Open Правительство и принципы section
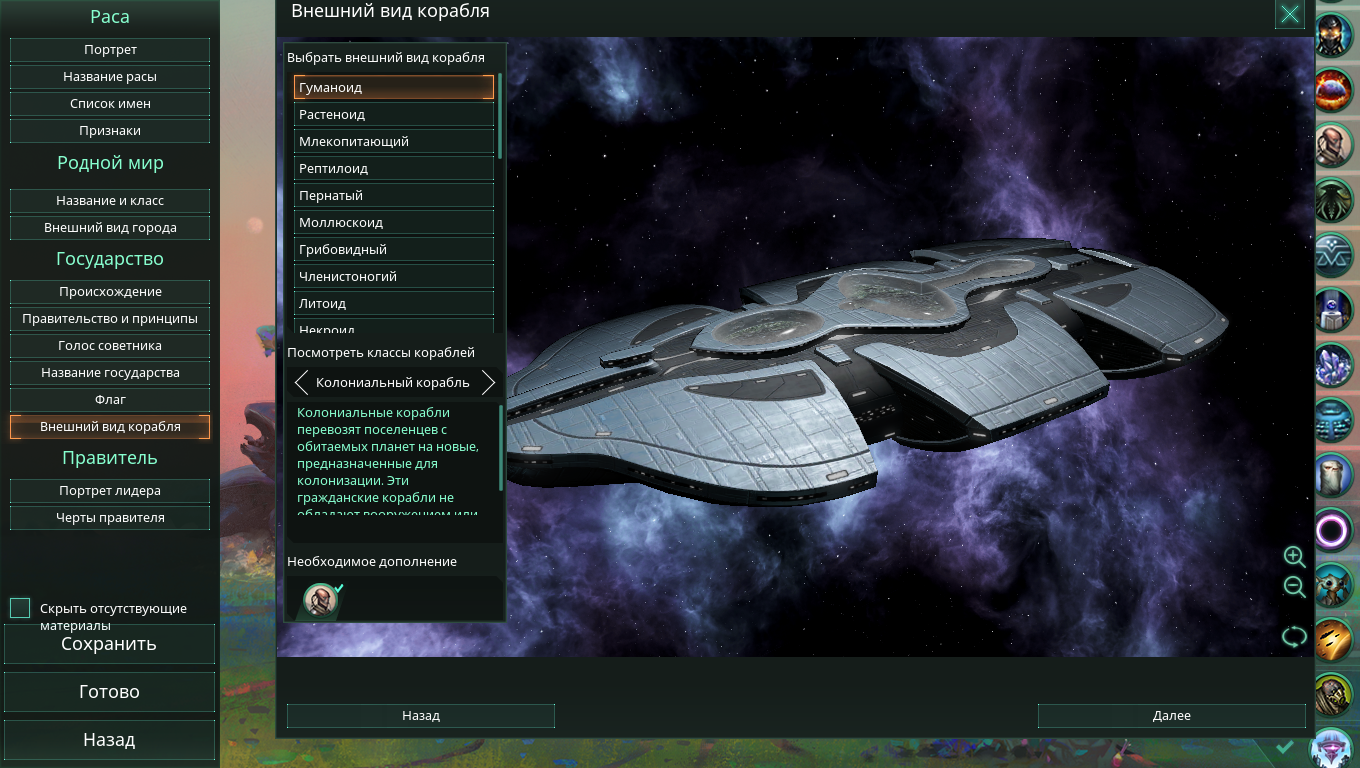Screen dimensions: 1360x768 click(110, 319)
